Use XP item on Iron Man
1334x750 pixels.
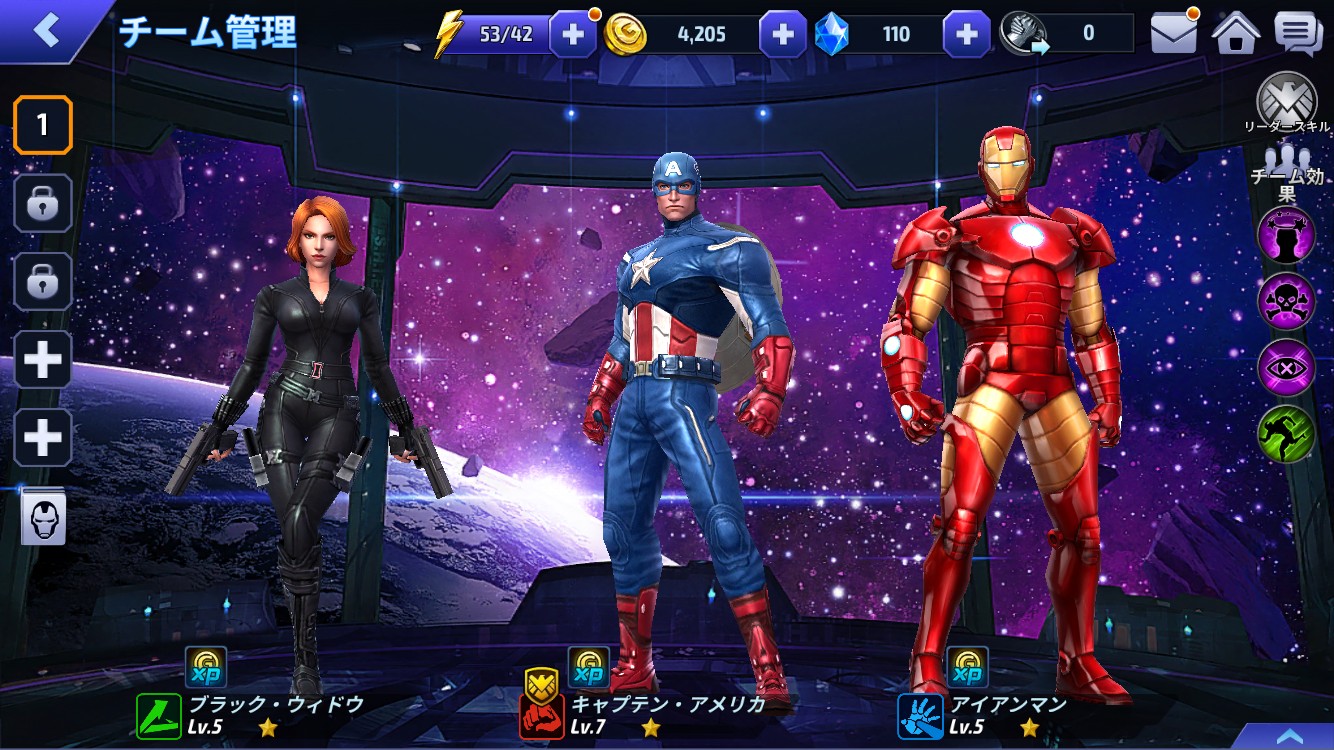[x=967, y=667]
